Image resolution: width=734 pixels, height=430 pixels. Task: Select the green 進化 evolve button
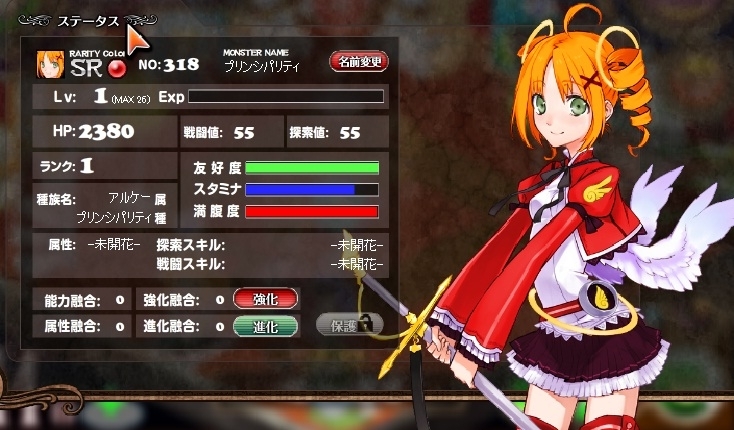point(266,325)
